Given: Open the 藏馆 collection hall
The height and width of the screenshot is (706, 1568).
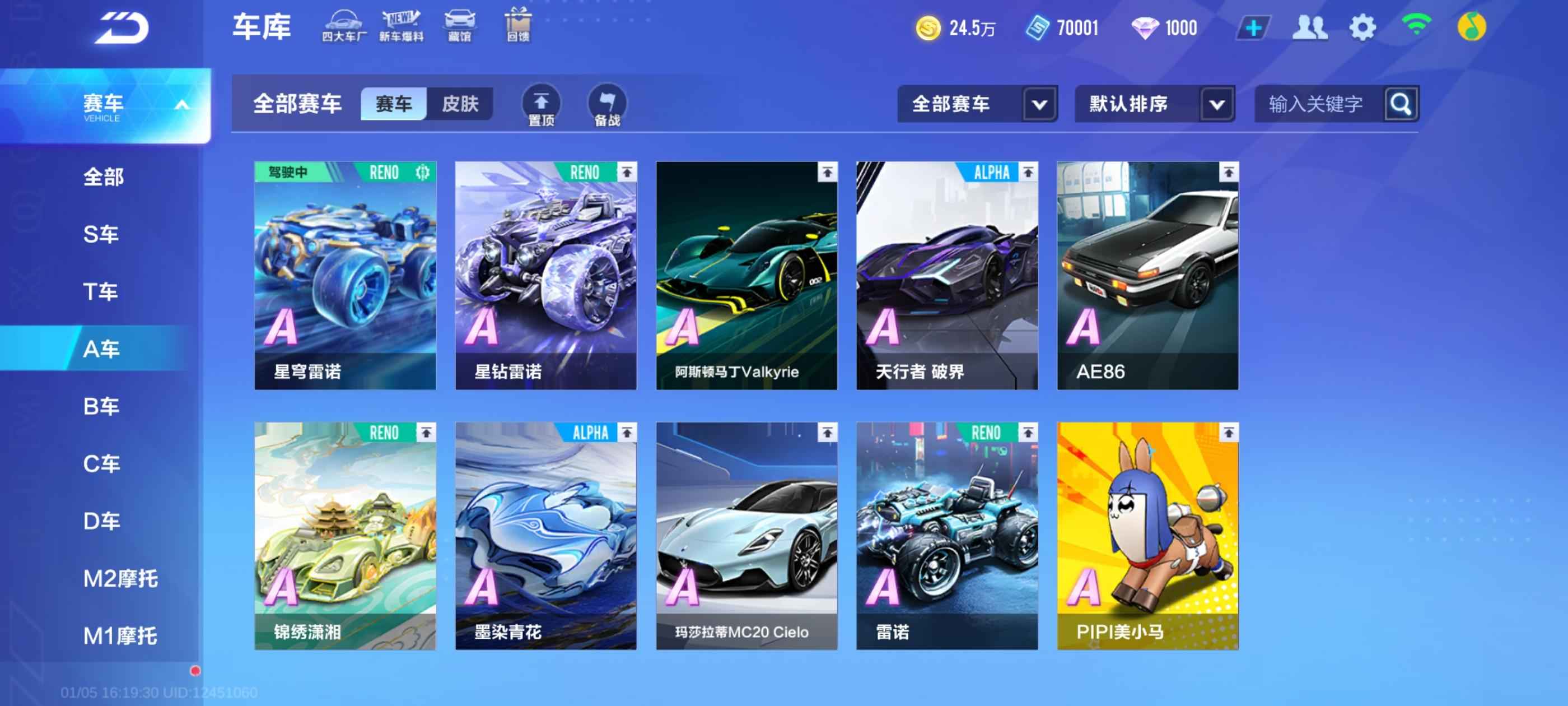Looking at the screenshot, I should click(460, 26).
